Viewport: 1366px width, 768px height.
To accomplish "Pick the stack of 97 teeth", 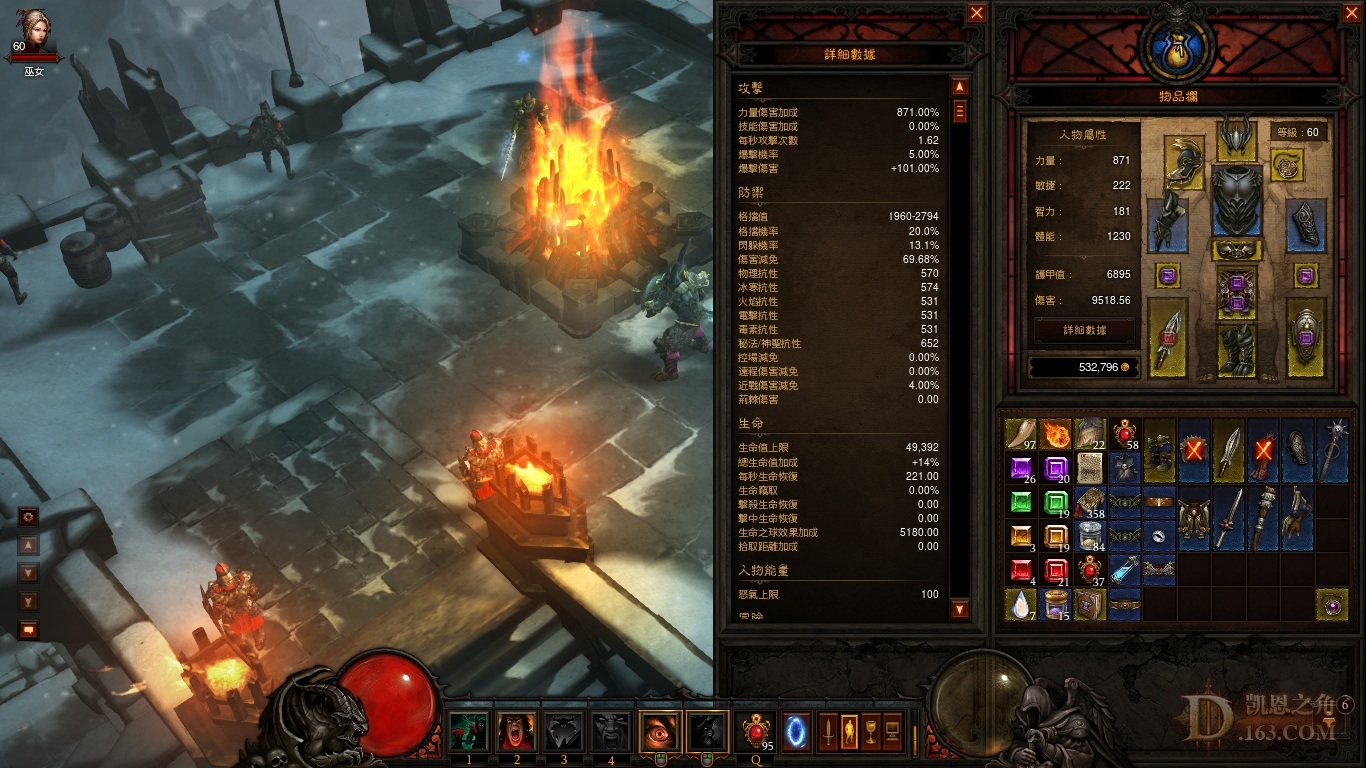I will [x=1021, y=435].
